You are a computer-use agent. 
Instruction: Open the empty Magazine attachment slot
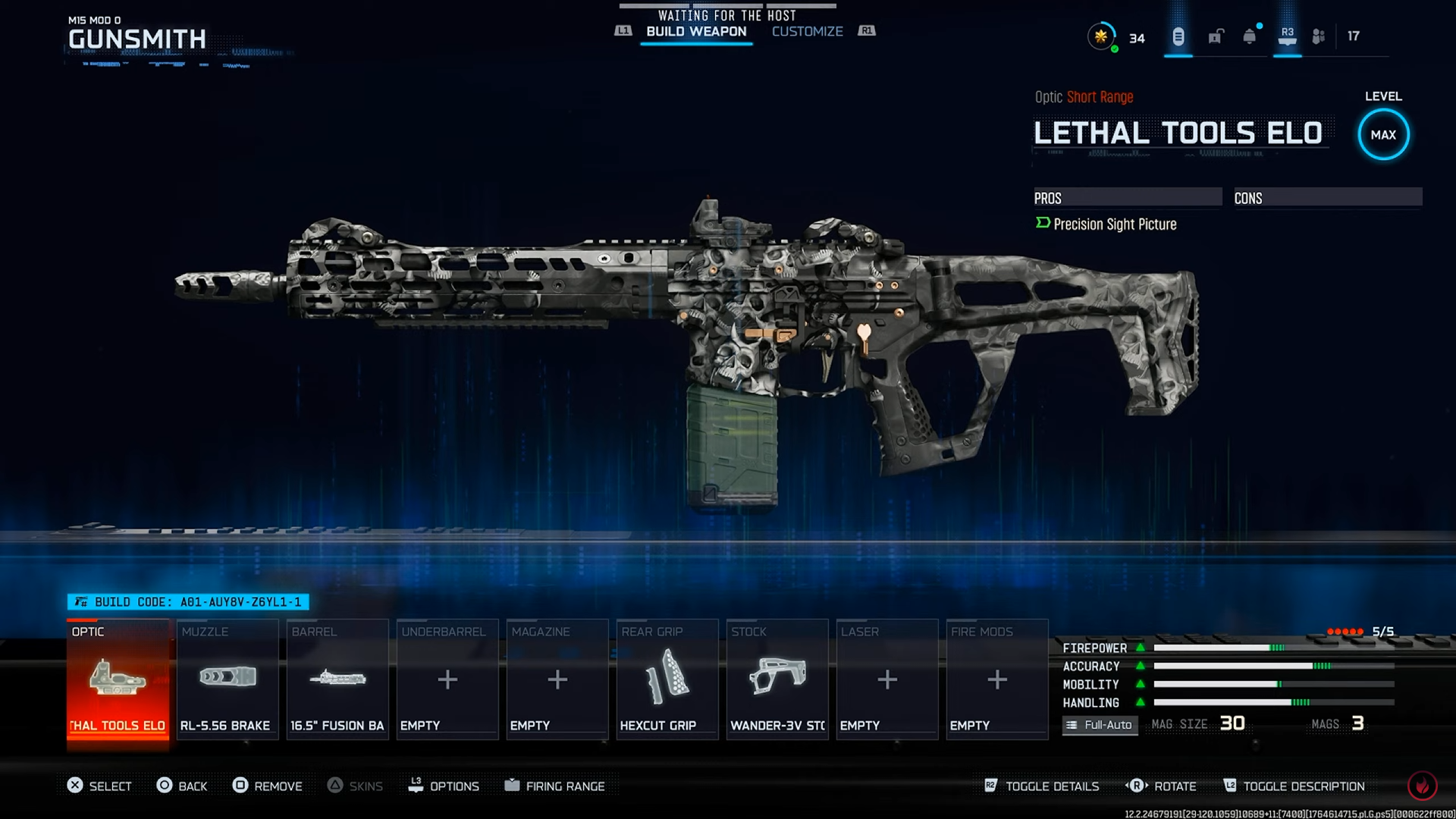[x=557, y=680]
